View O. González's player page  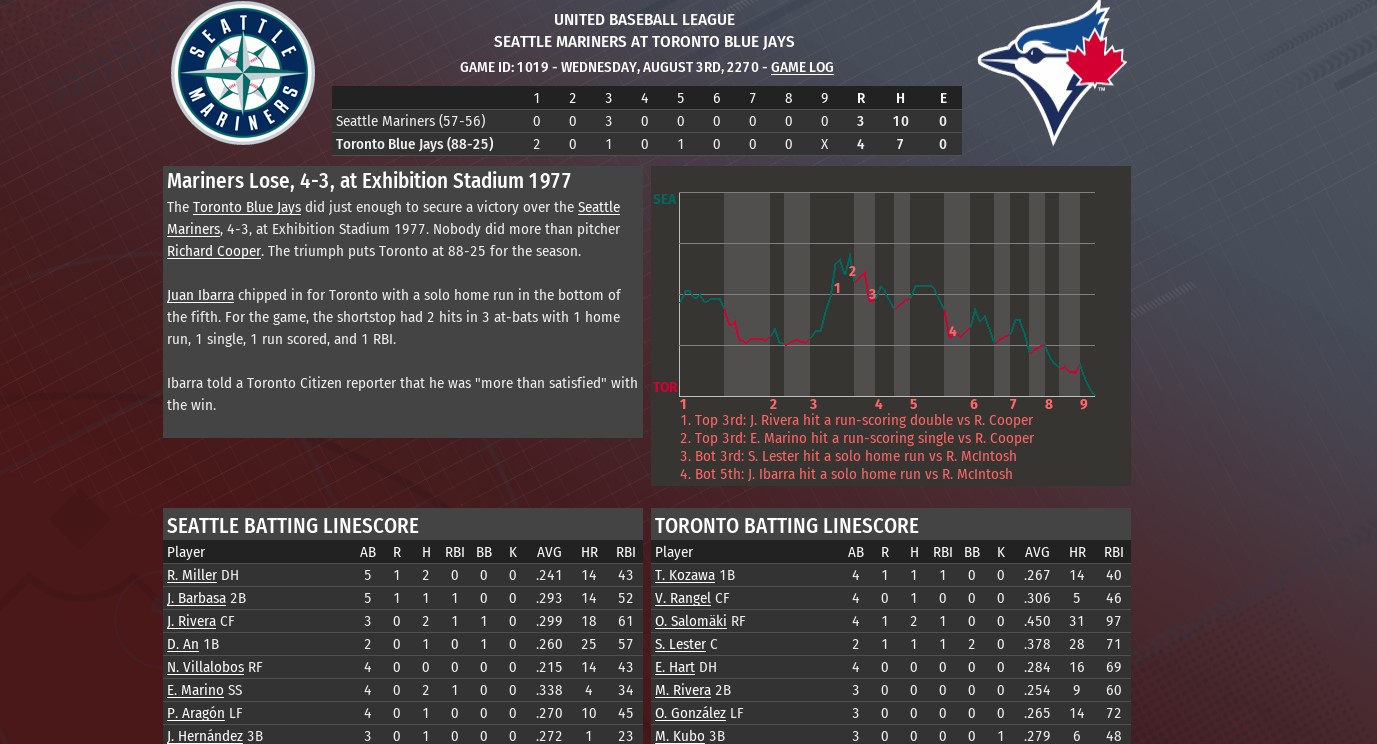click(690, 713)
